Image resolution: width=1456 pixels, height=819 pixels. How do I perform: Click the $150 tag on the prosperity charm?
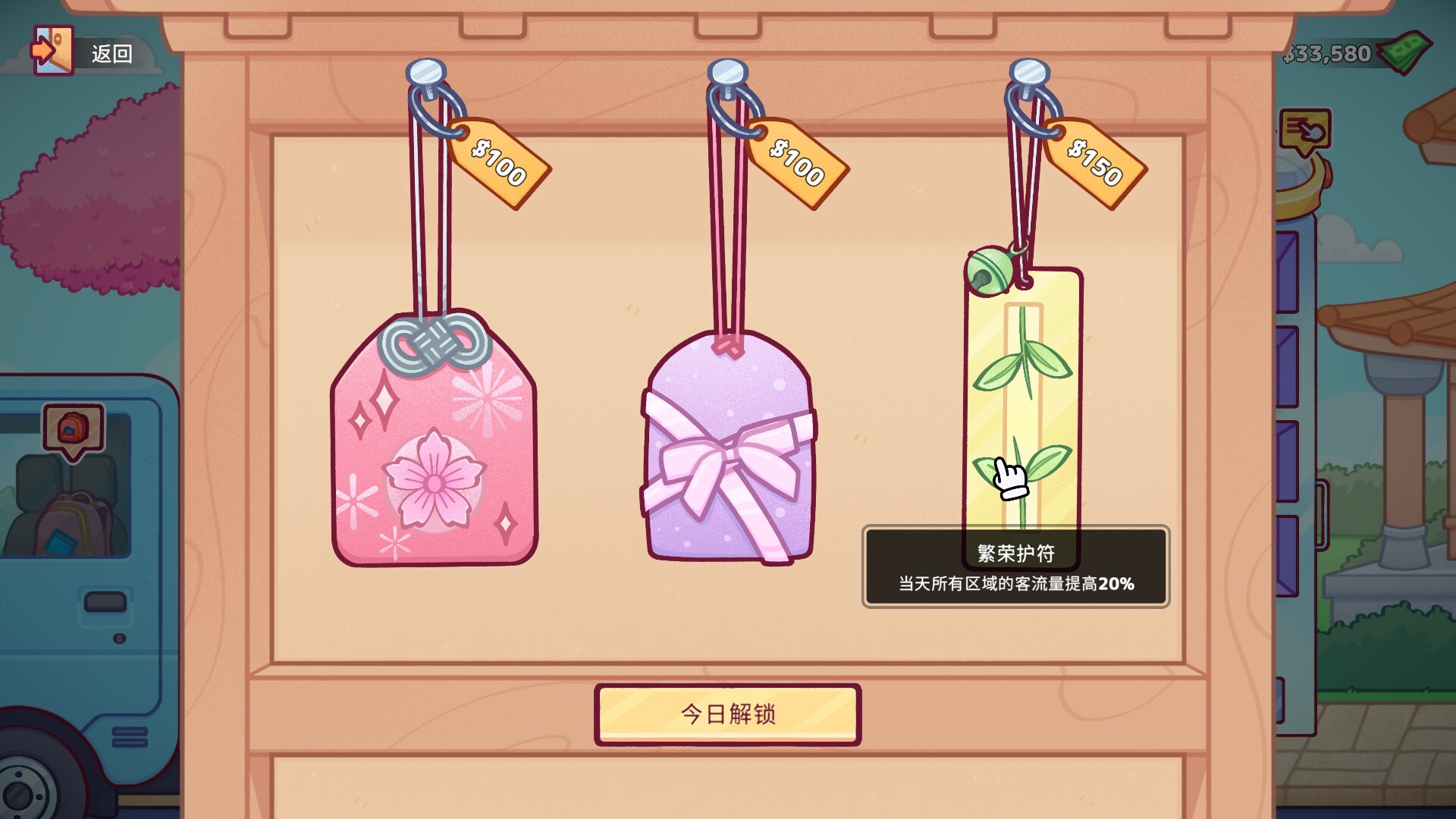point(1094,163)
